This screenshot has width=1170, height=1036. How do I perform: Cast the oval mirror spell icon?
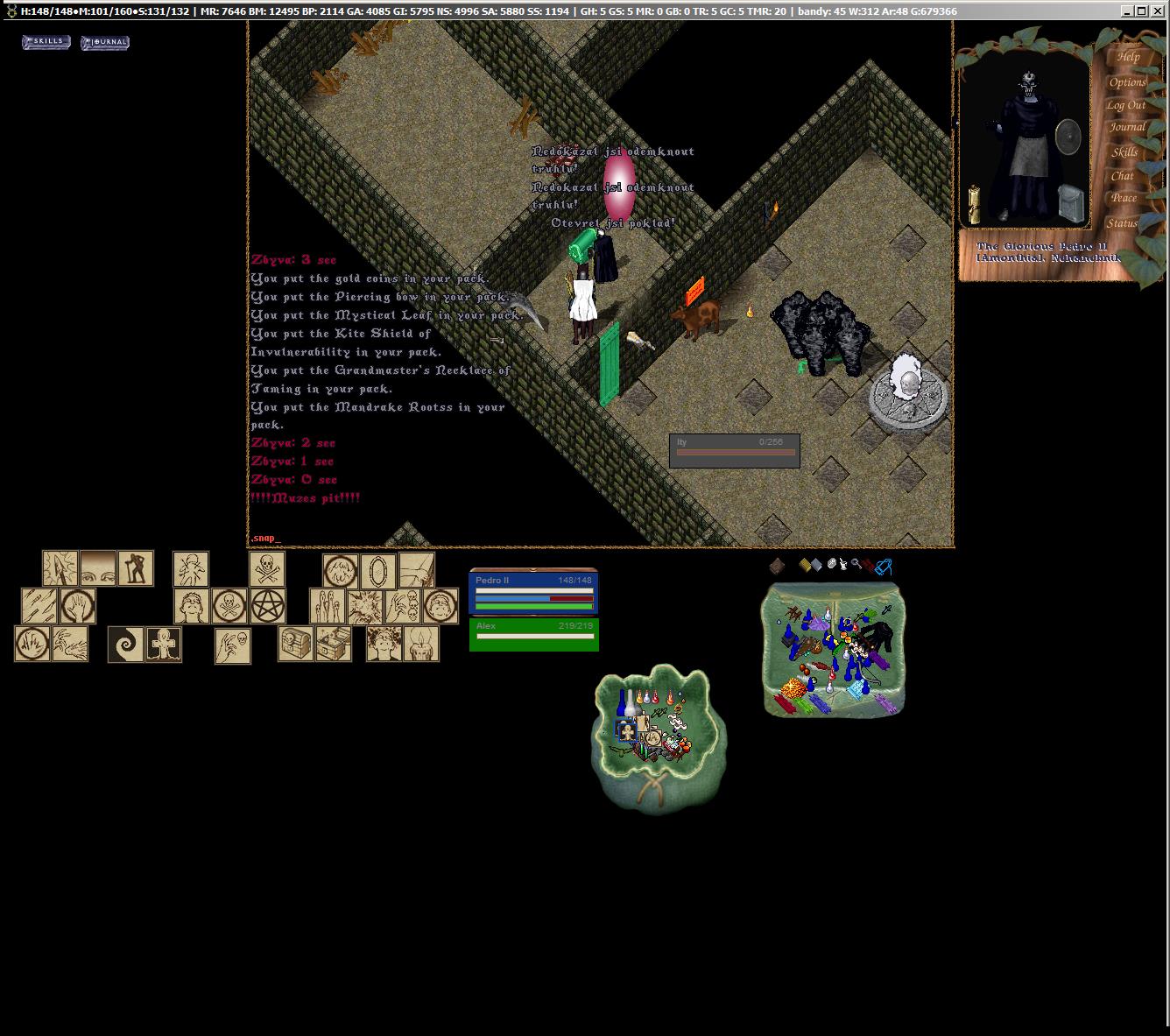pyautogui.click(x=378, y=571)
